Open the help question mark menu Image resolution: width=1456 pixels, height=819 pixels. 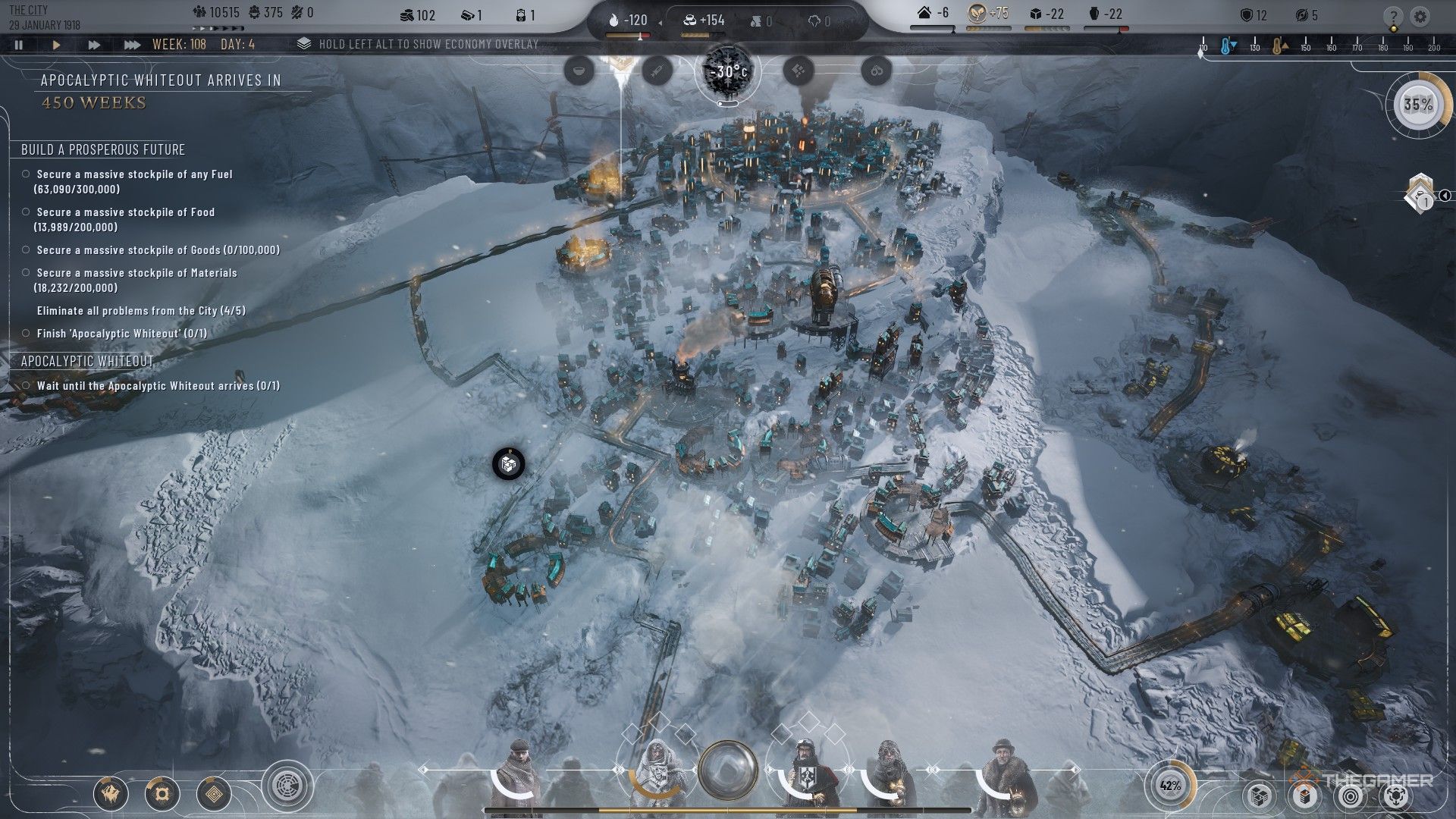1392,17
